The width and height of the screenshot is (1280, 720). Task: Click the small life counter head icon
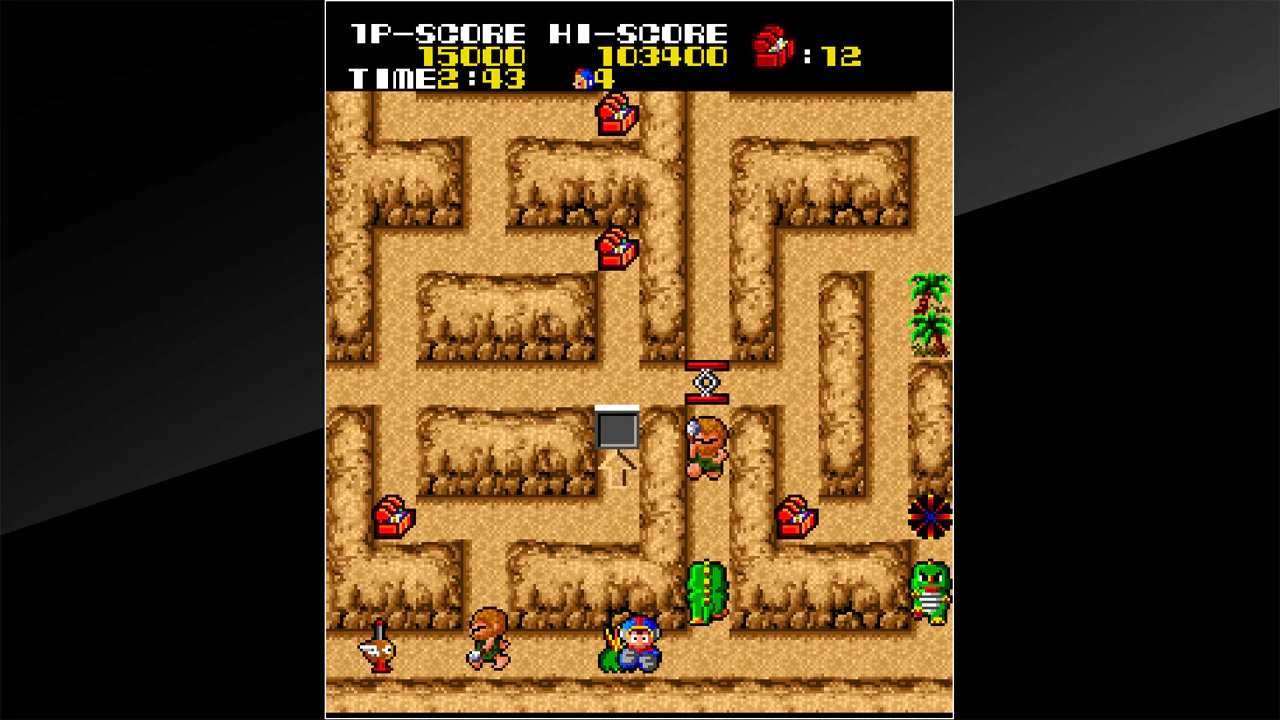point(584,78)
